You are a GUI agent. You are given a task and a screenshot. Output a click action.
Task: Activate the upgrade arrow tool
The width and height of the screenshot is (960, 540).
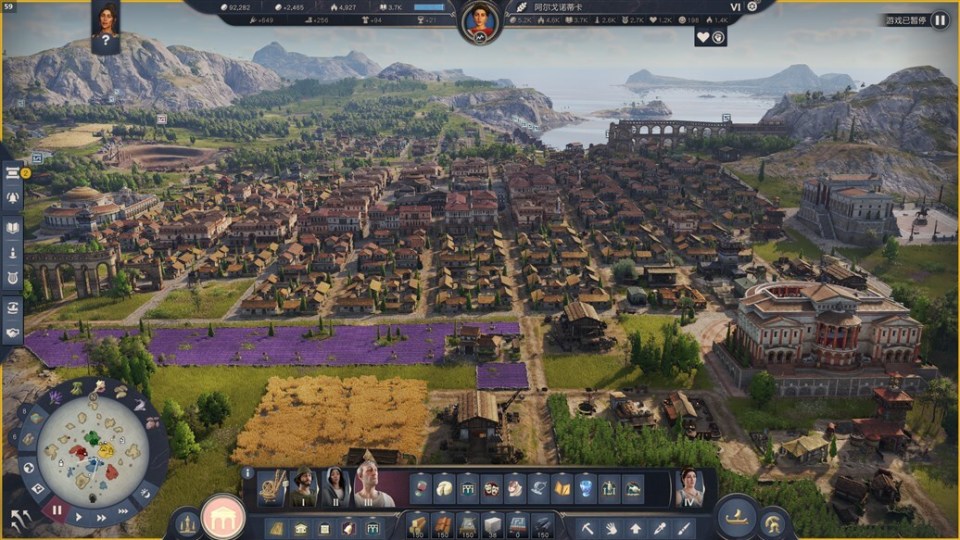(x=635, y=527)
